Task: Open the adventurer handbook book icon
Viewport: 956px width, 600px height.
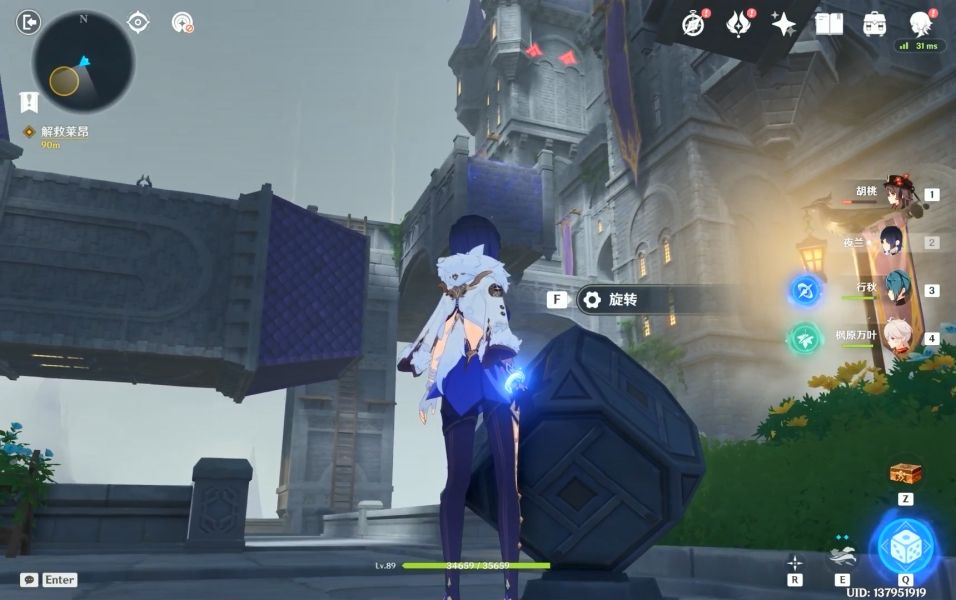Action: (829, 24)
